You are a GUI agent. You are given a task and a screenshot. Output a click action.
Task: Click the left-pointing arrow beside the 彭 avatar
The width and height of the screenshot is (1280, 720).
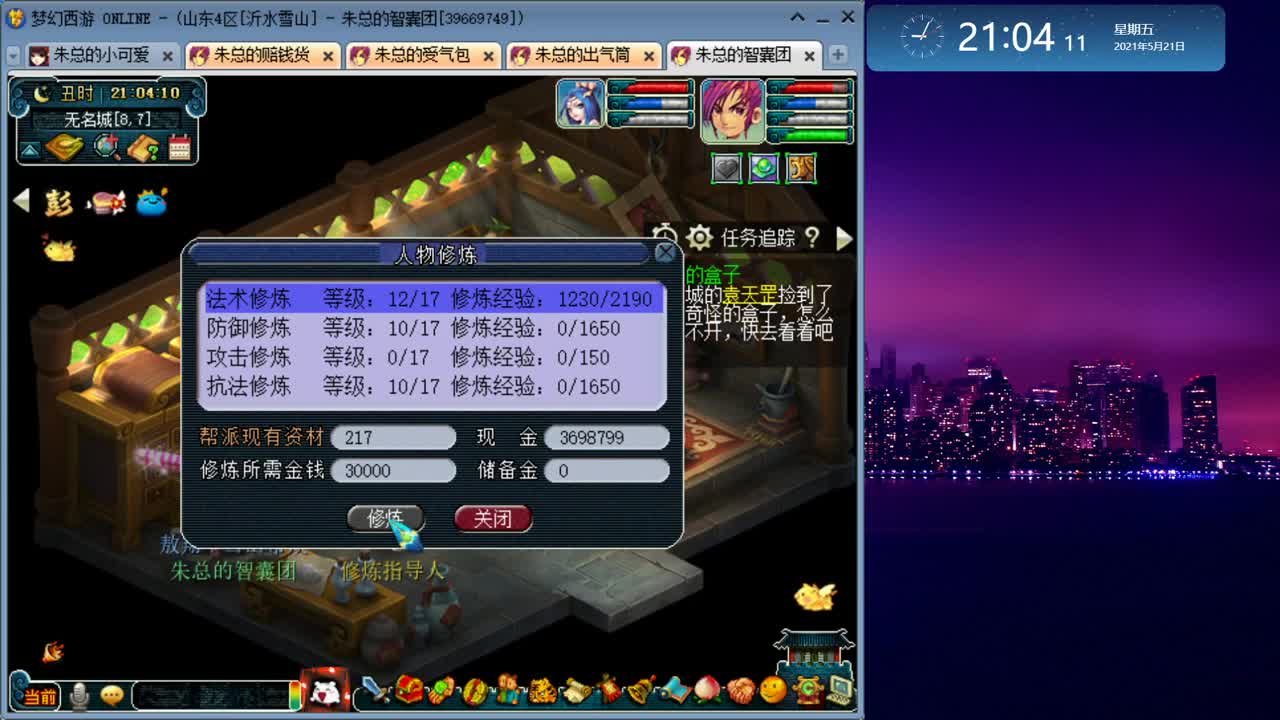(20, 200)
